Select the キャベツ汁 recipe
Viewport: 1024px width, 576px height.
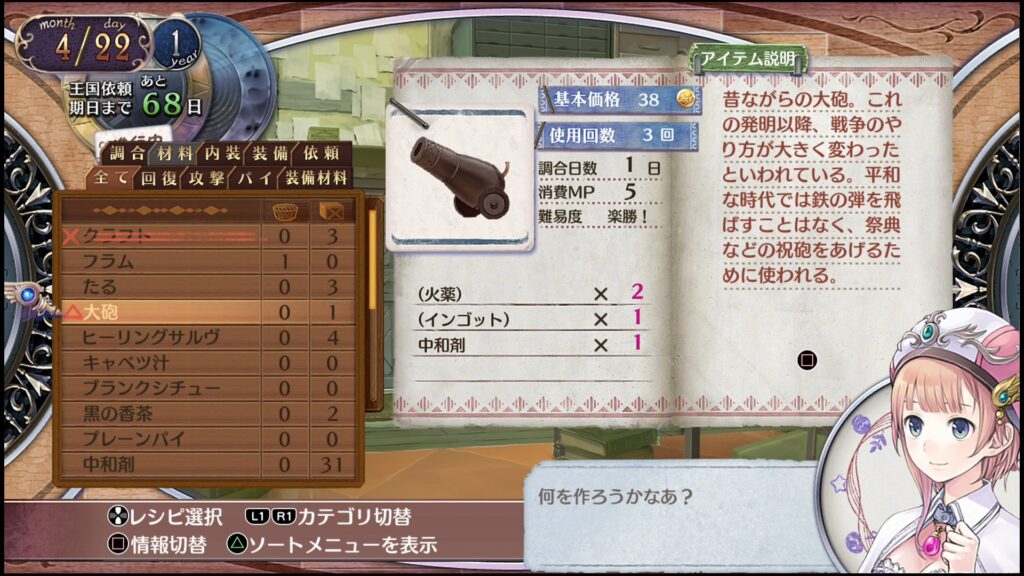[160, 363]
